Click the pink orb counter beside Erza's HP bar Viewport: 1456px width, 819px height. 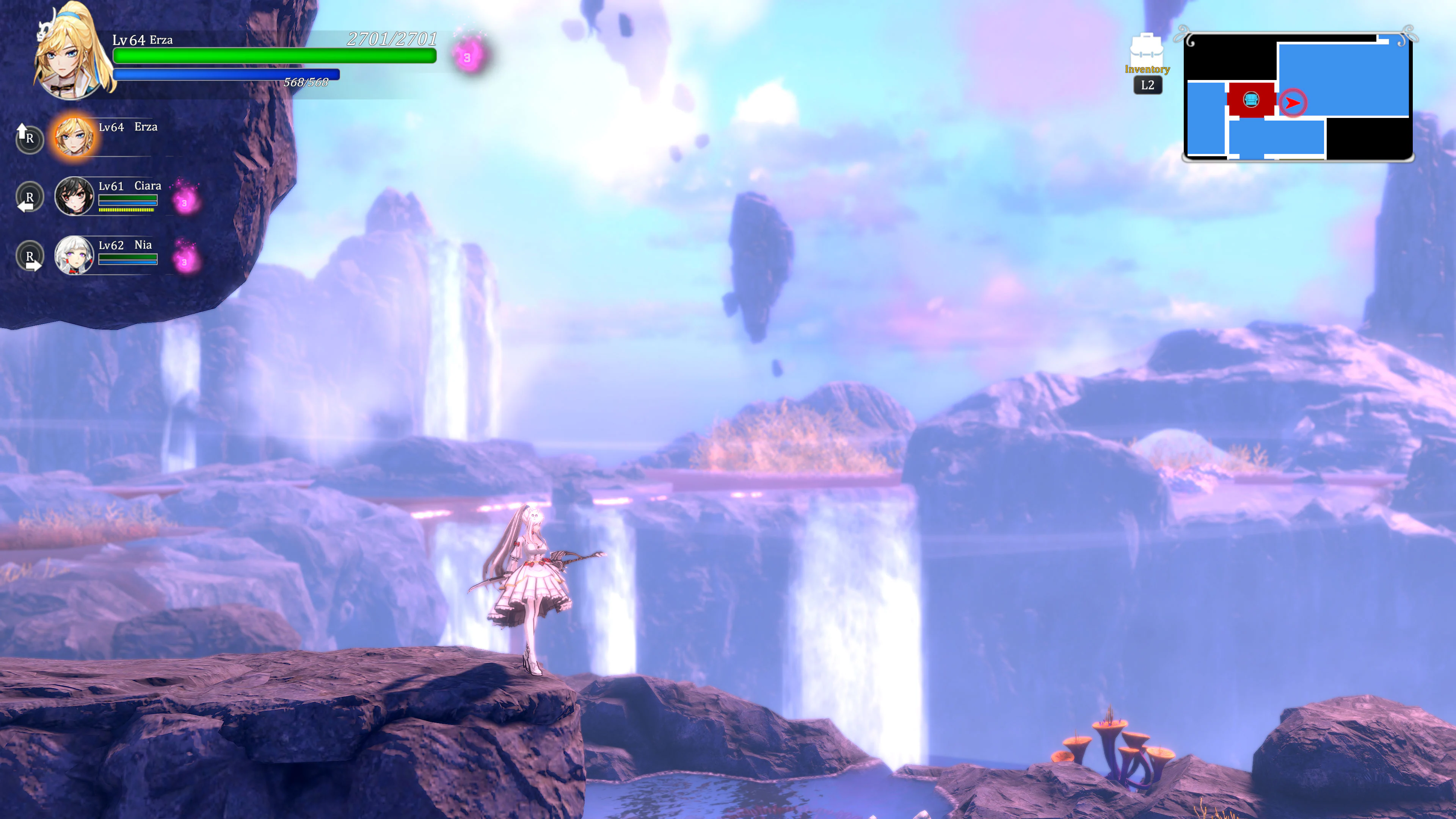[x=467, y=56]
